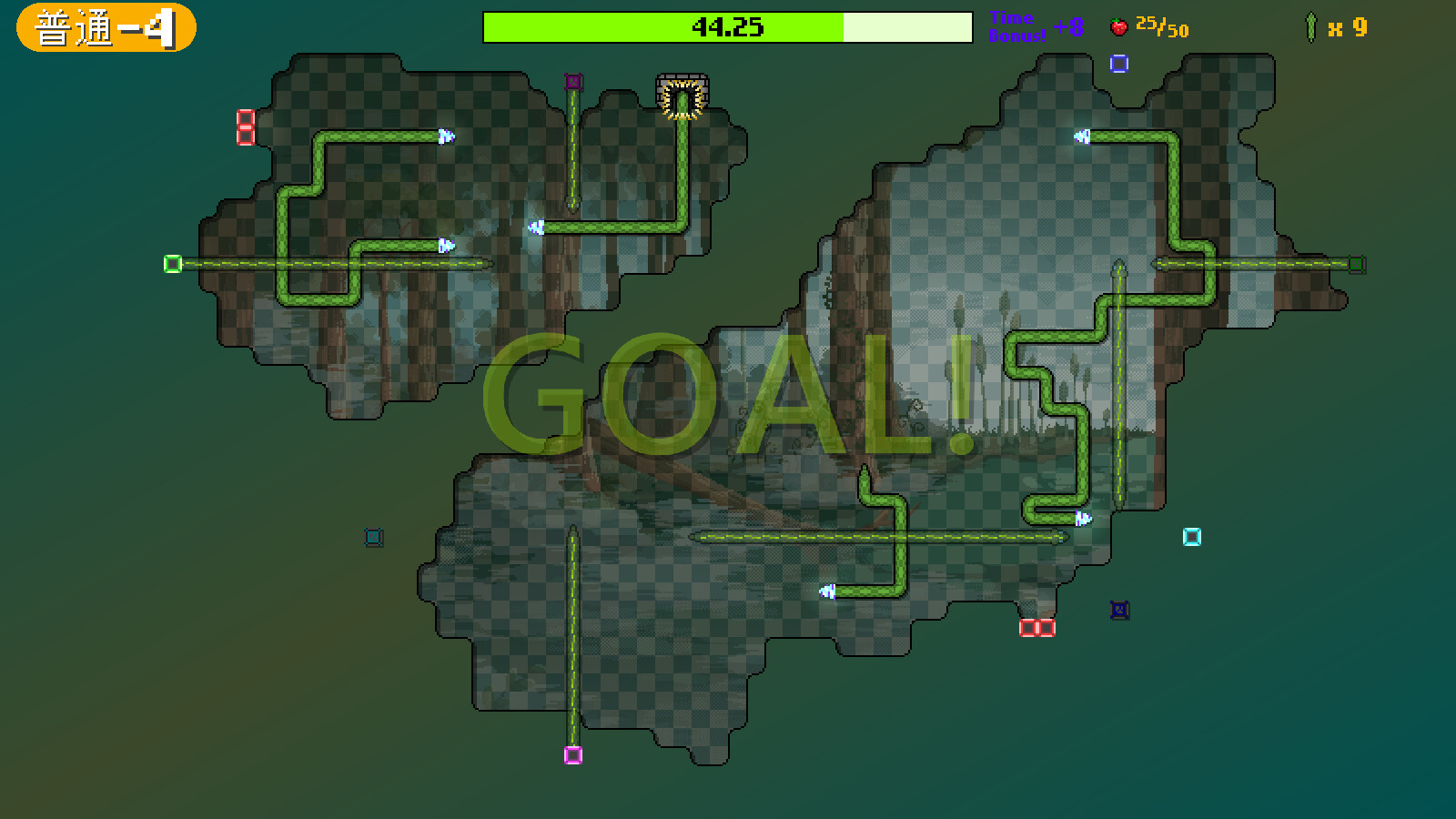Select the snake lives x9 icon

(1310, 25)
